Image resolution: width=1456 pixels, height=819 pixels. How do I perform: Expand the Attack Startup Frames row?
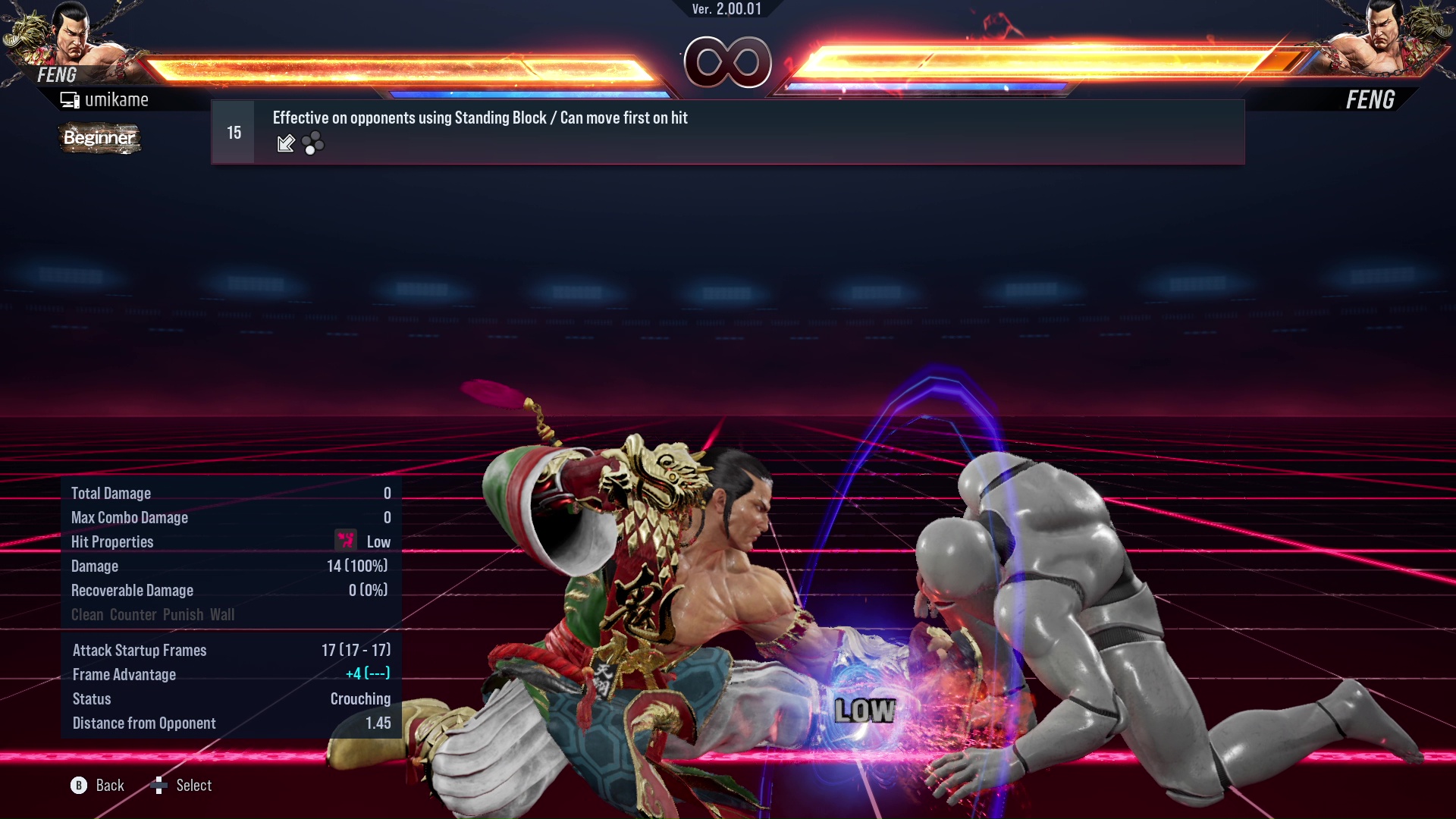140,650
